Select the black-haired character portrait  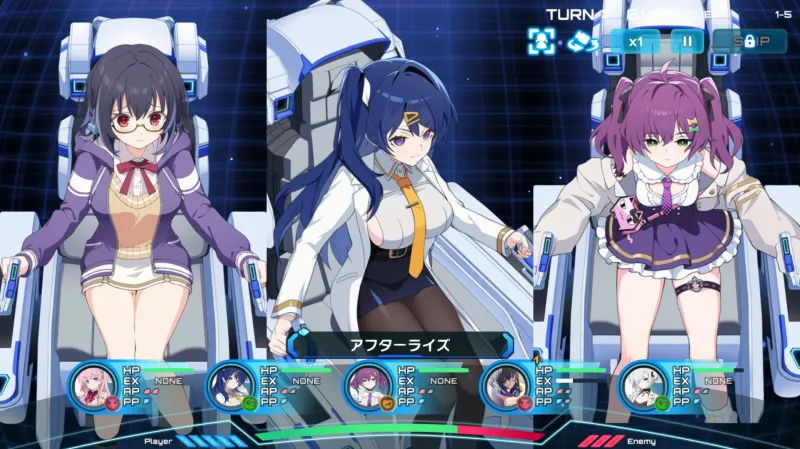click(x=505, y=386)
